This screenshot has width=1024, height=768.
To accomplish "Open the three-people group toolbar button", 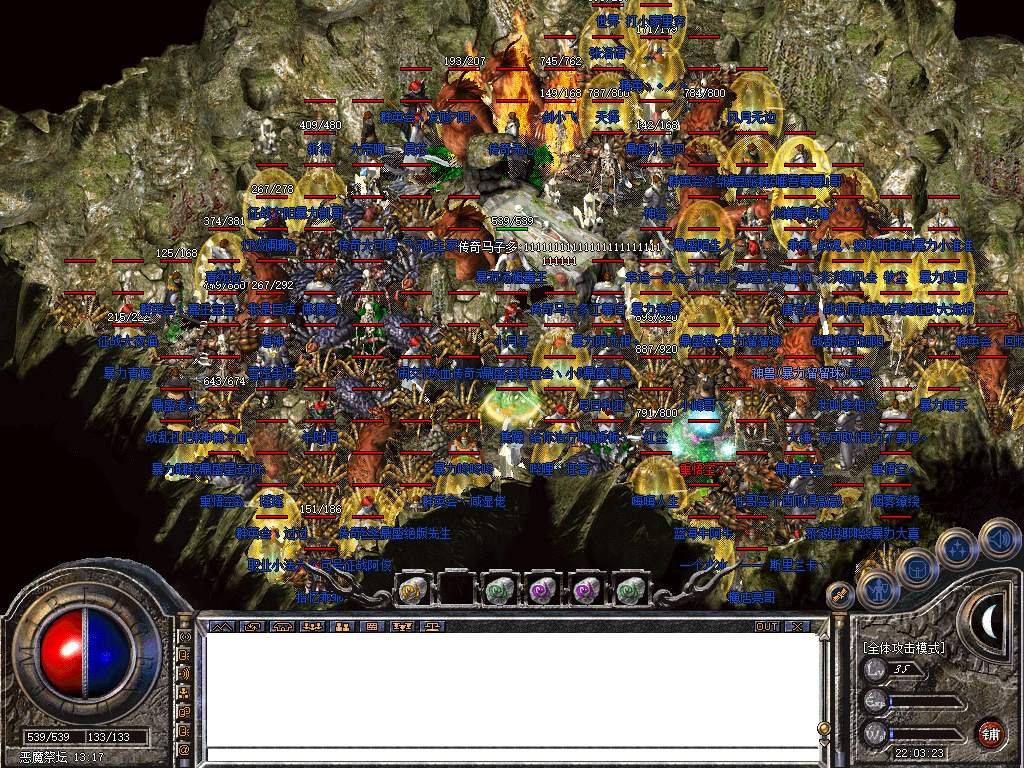I will click(312, 626).
